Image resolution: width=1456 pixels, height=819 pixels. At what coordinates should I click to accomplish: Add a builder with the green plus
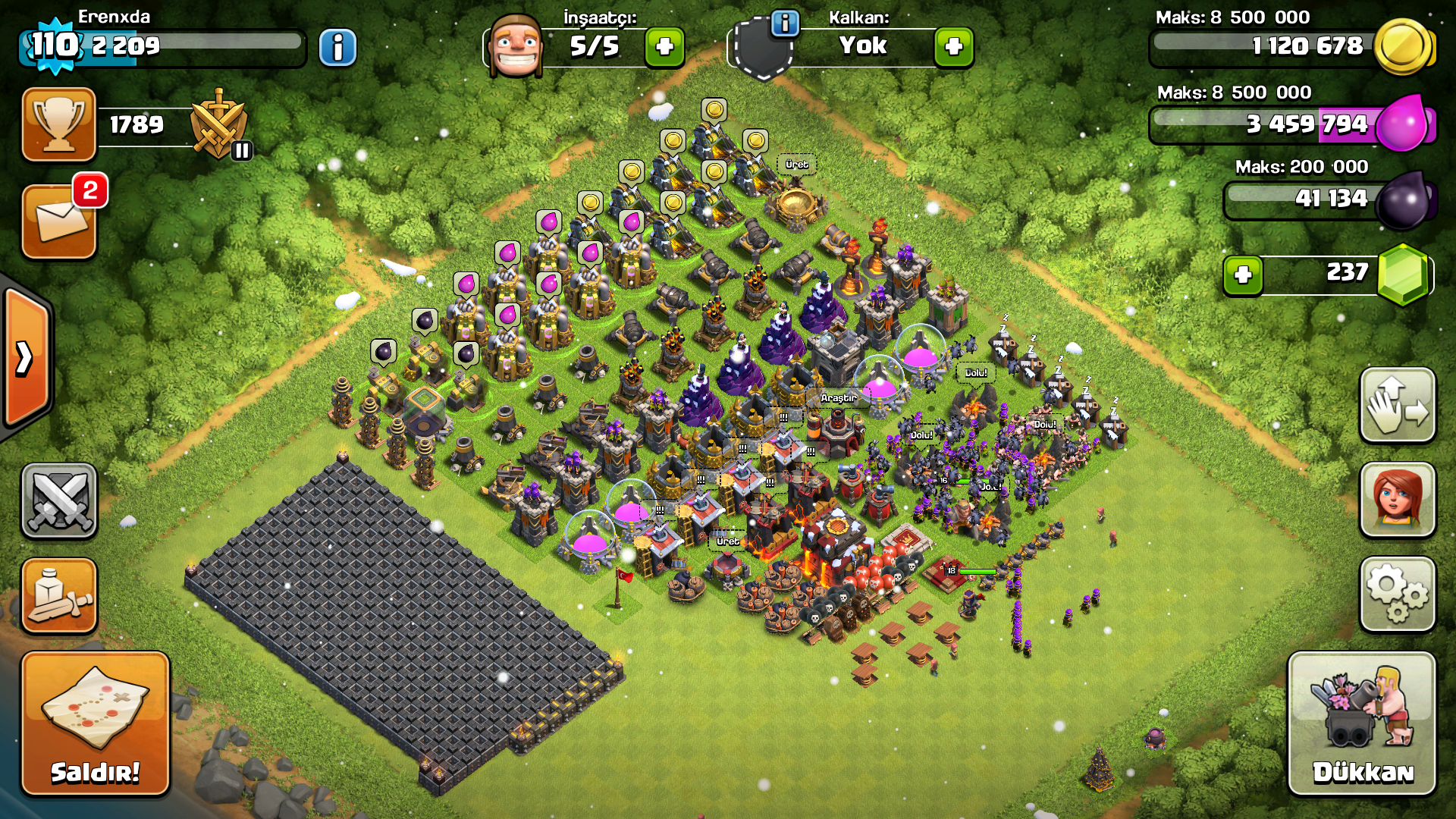(x=664, y=47)
